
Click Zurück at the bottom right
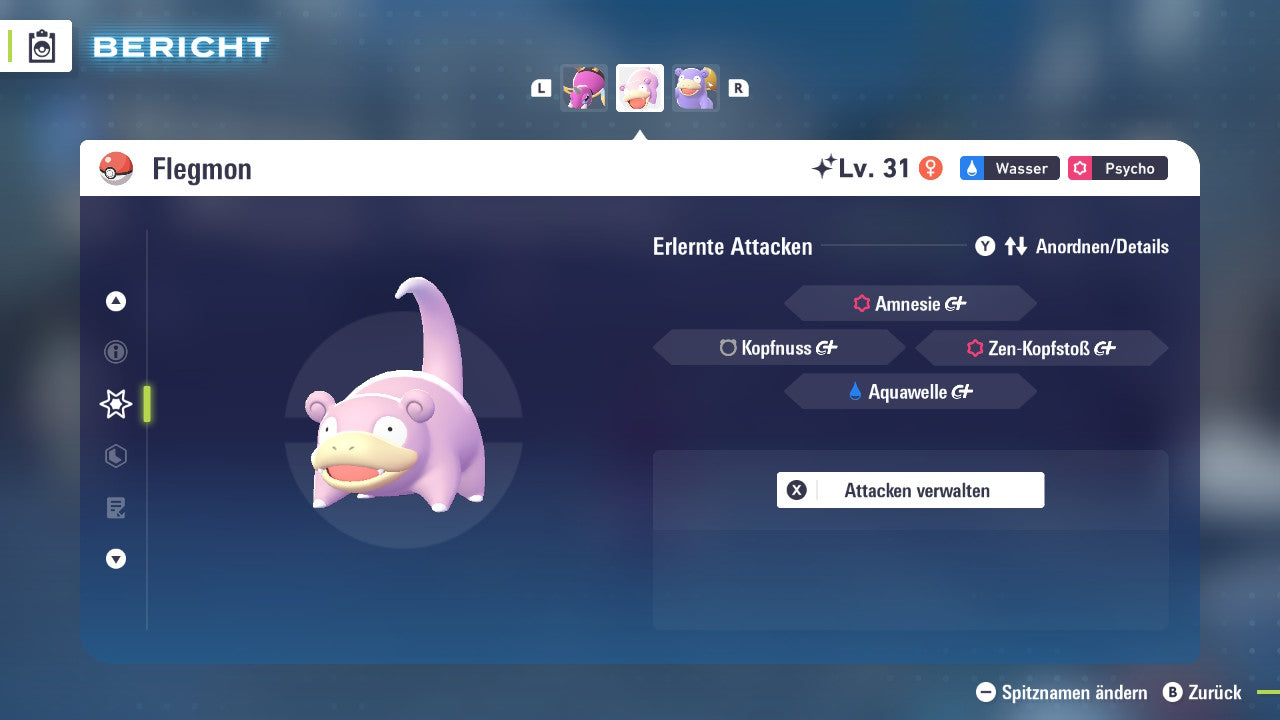[x=1205, y=692]
